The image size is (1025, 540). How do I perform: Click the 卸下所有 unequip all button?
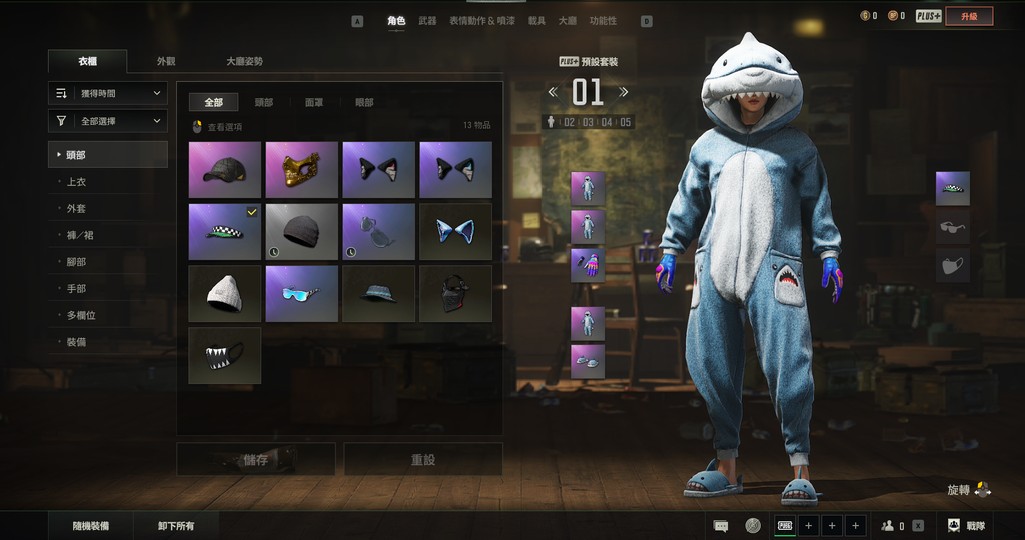tap(176, 526)
